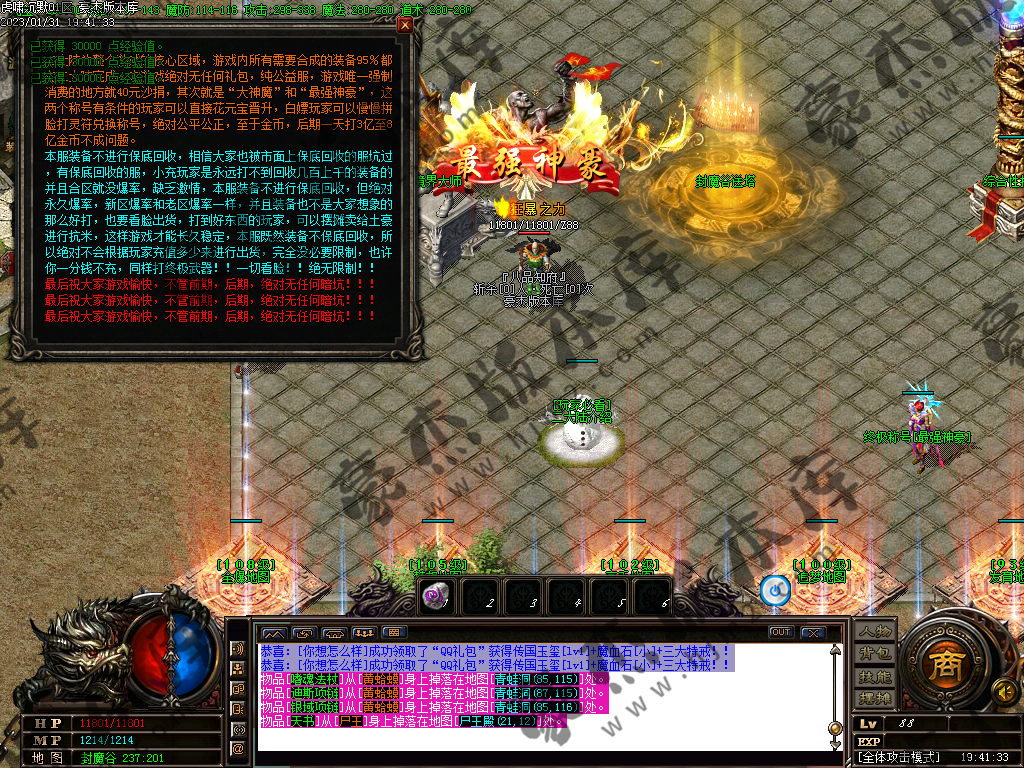The width and height of the screenshot is (1024, 768).
Task: Close the announcement text panel
Action: [x=405, y=26]
